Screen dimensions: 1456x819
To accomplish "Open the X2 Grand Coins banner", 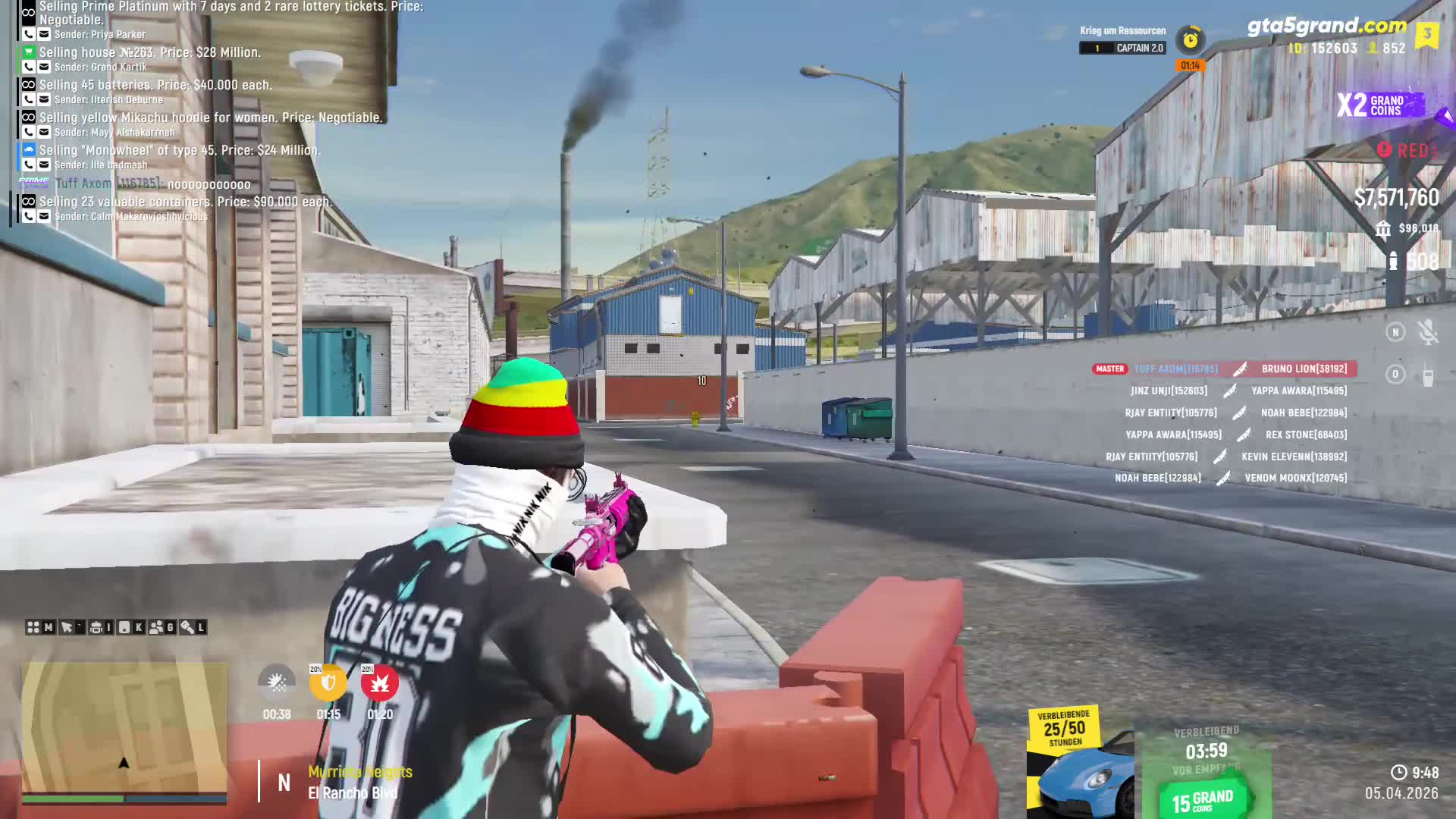I will pos(1380,105).
